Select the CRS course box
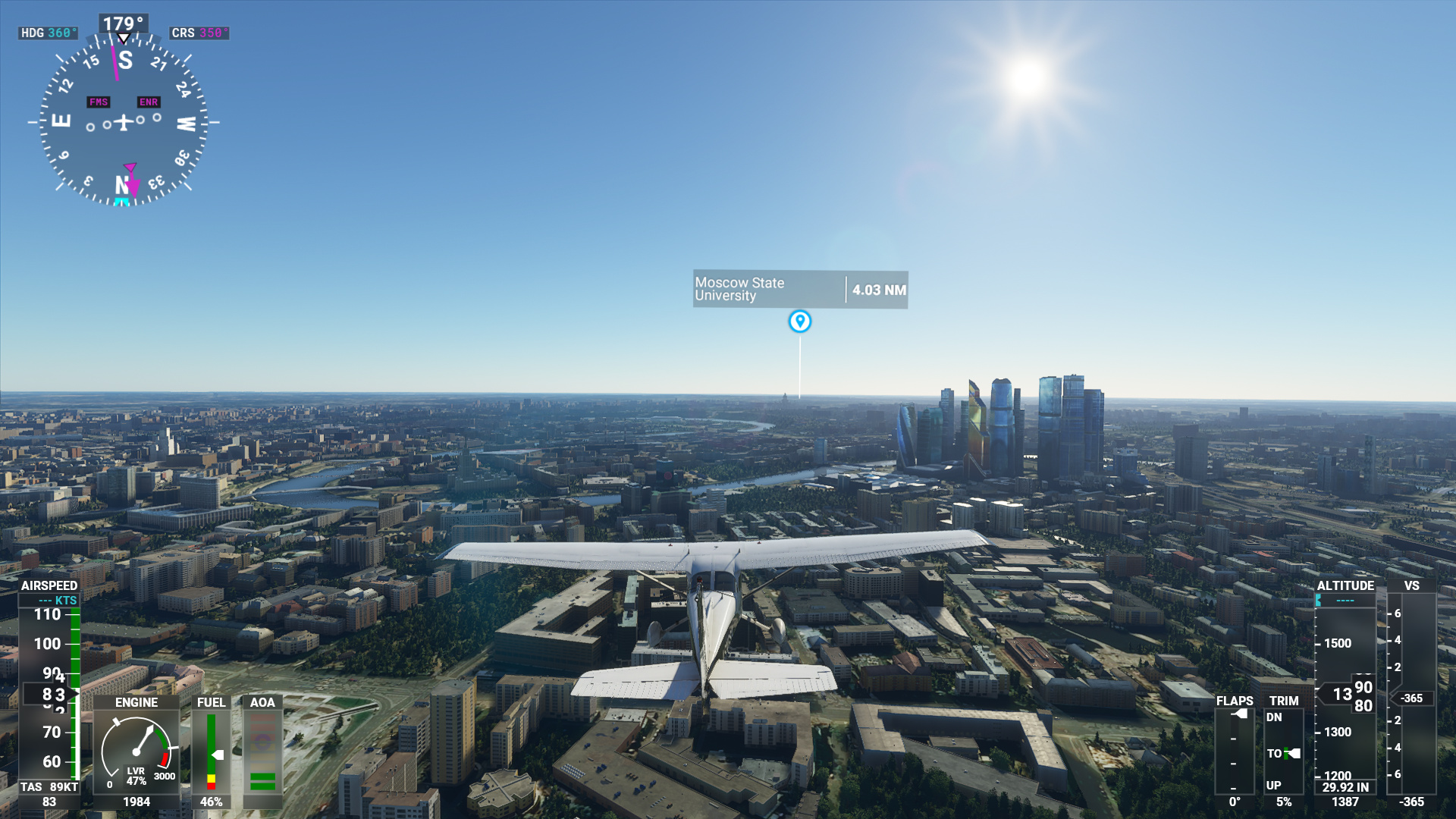1456x819 pixels. [199, 33]
